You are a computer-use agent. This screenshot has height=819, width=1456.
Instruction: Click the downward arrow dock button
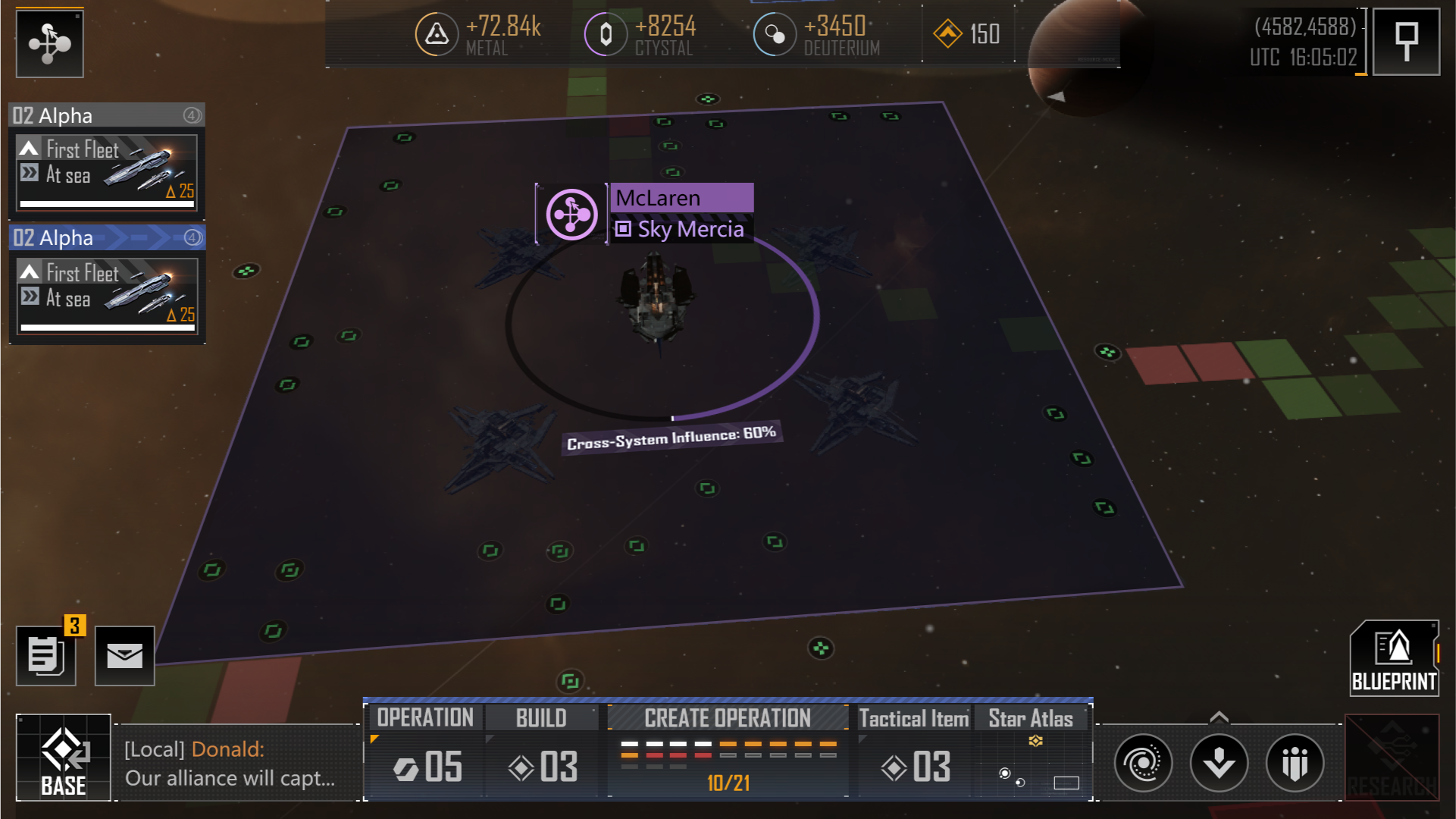pos(1219,763)
